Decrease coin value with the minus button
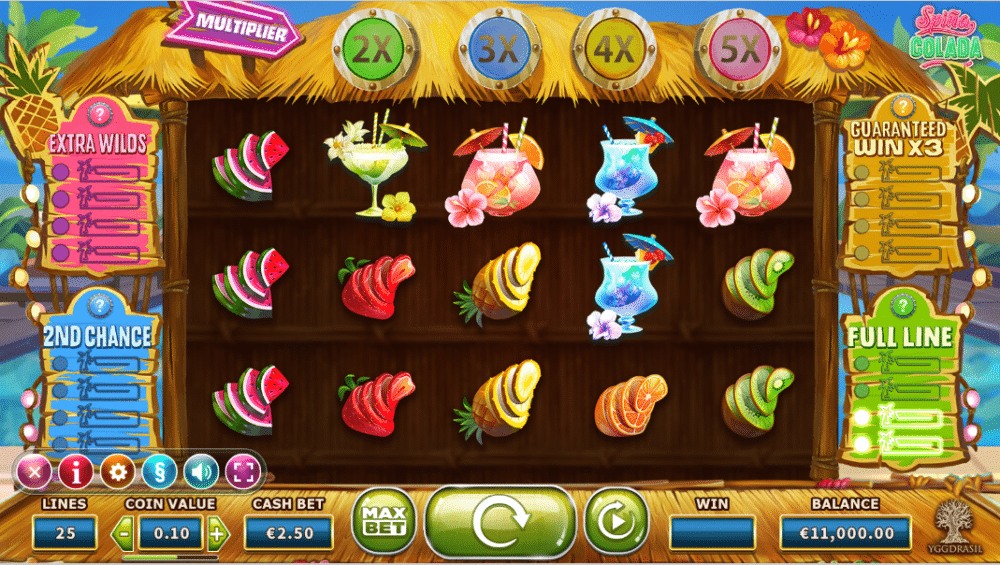Image resolution: width=1000 pixels, height=565 pixels. (124, 533)
